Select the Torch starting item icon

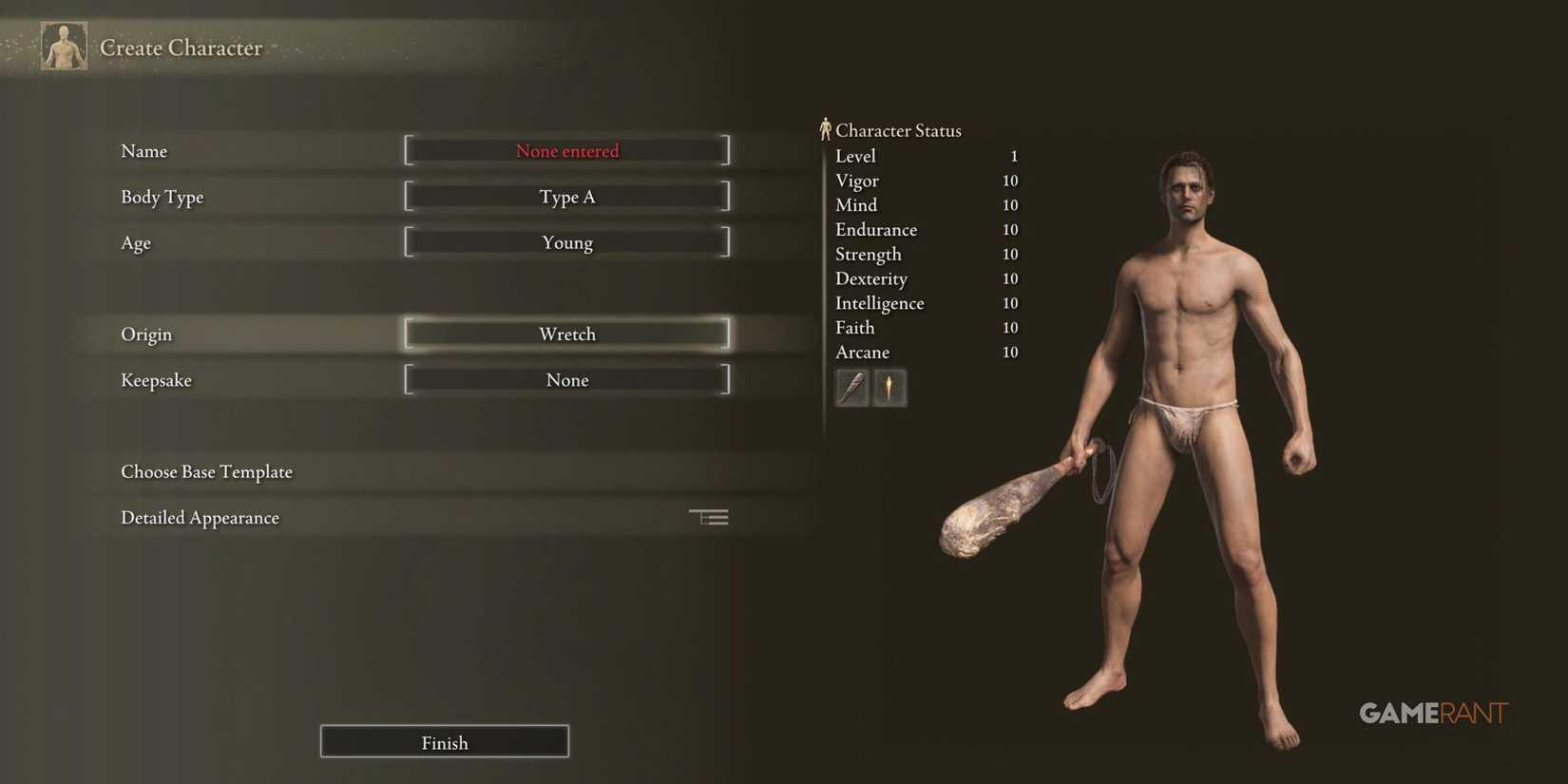[889, 387]
